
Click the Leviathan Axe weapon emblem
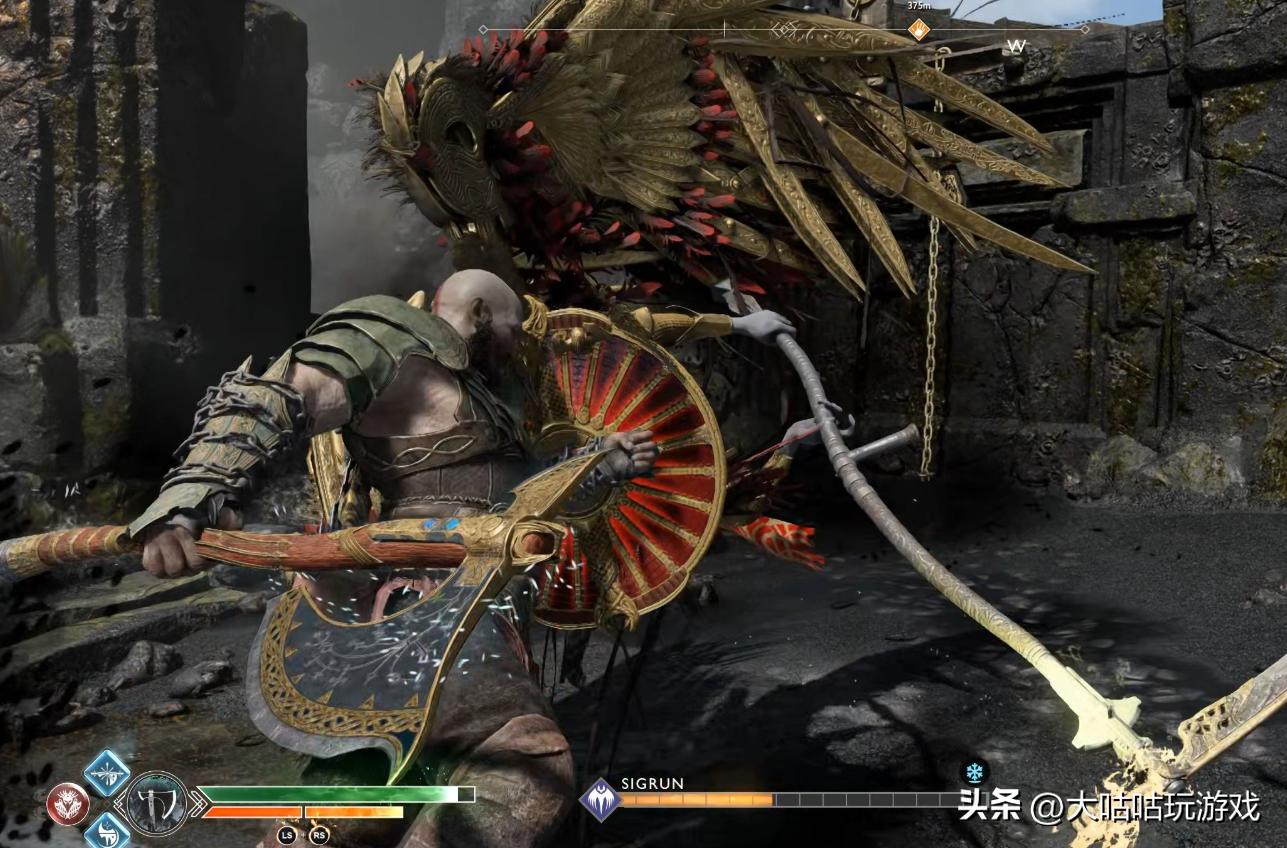(158, 801)
